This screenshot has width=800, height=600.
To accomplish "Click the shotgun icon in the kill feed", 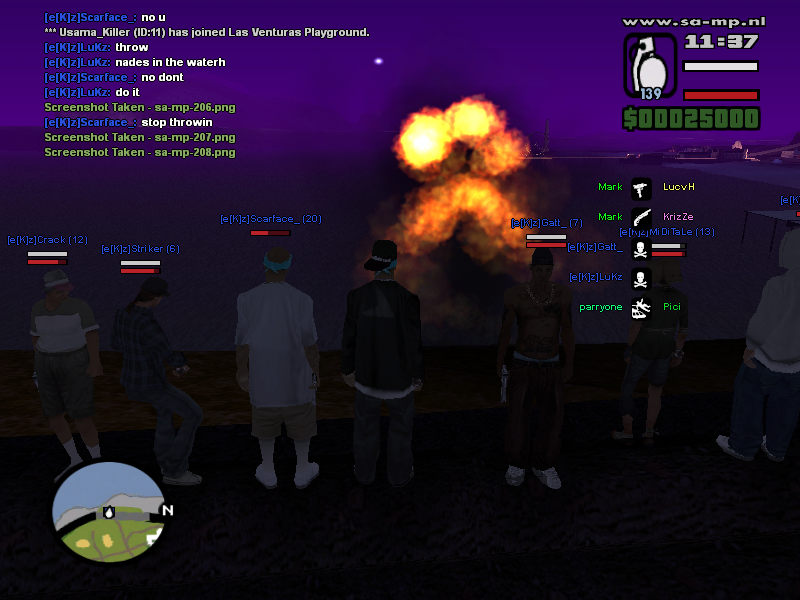I will [x=641, y=217].
